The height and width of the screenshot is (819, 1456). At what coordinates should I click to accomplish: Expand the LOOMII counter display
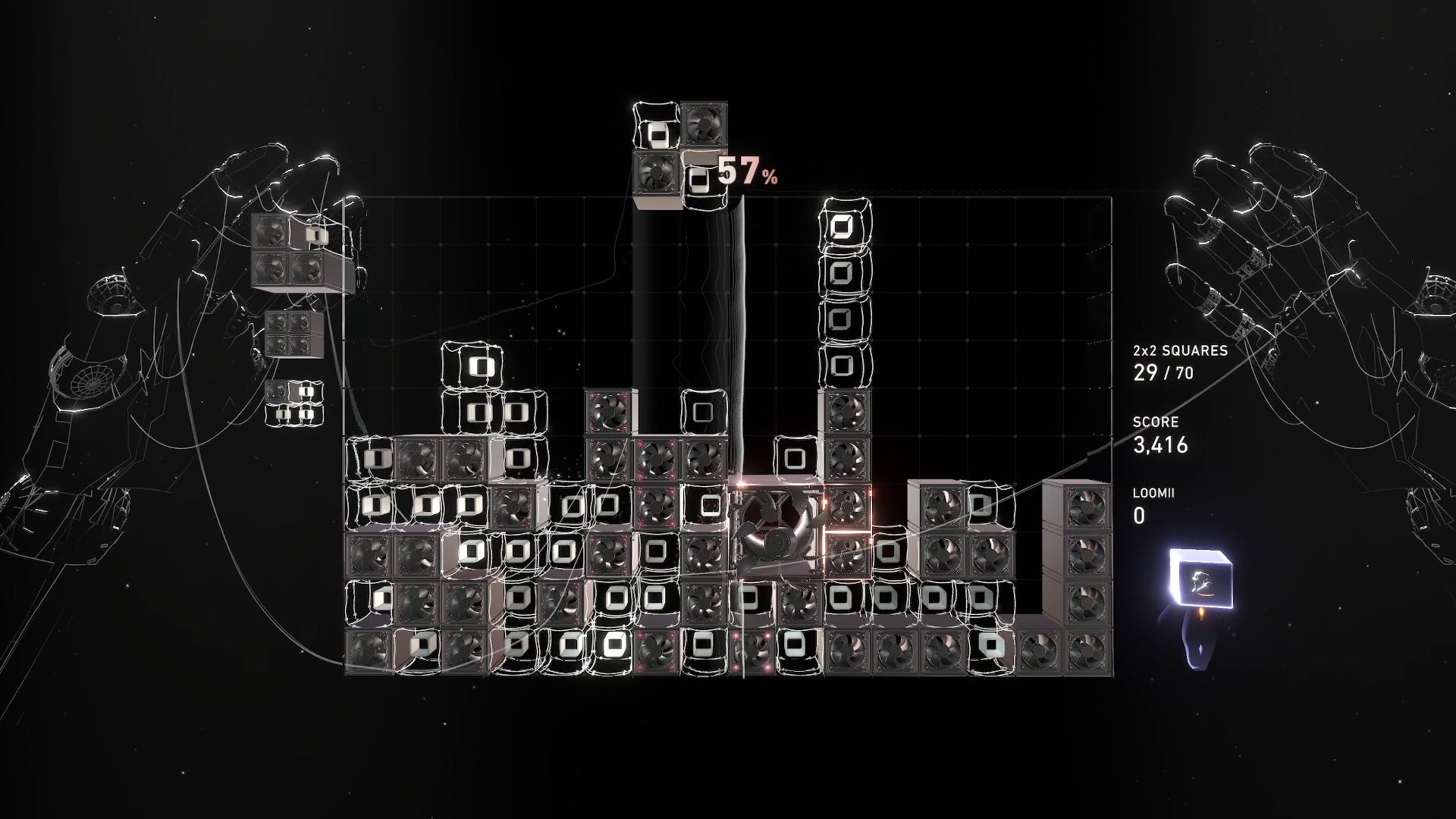tap(1153, 504)
